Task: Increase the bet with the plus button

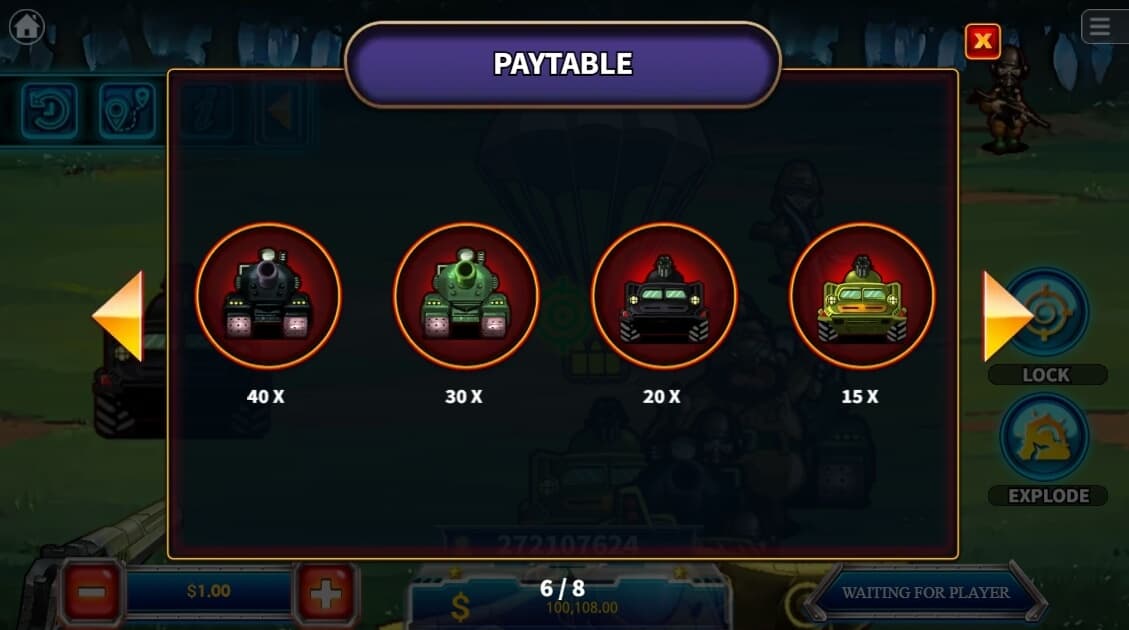Action: [326, 594]
